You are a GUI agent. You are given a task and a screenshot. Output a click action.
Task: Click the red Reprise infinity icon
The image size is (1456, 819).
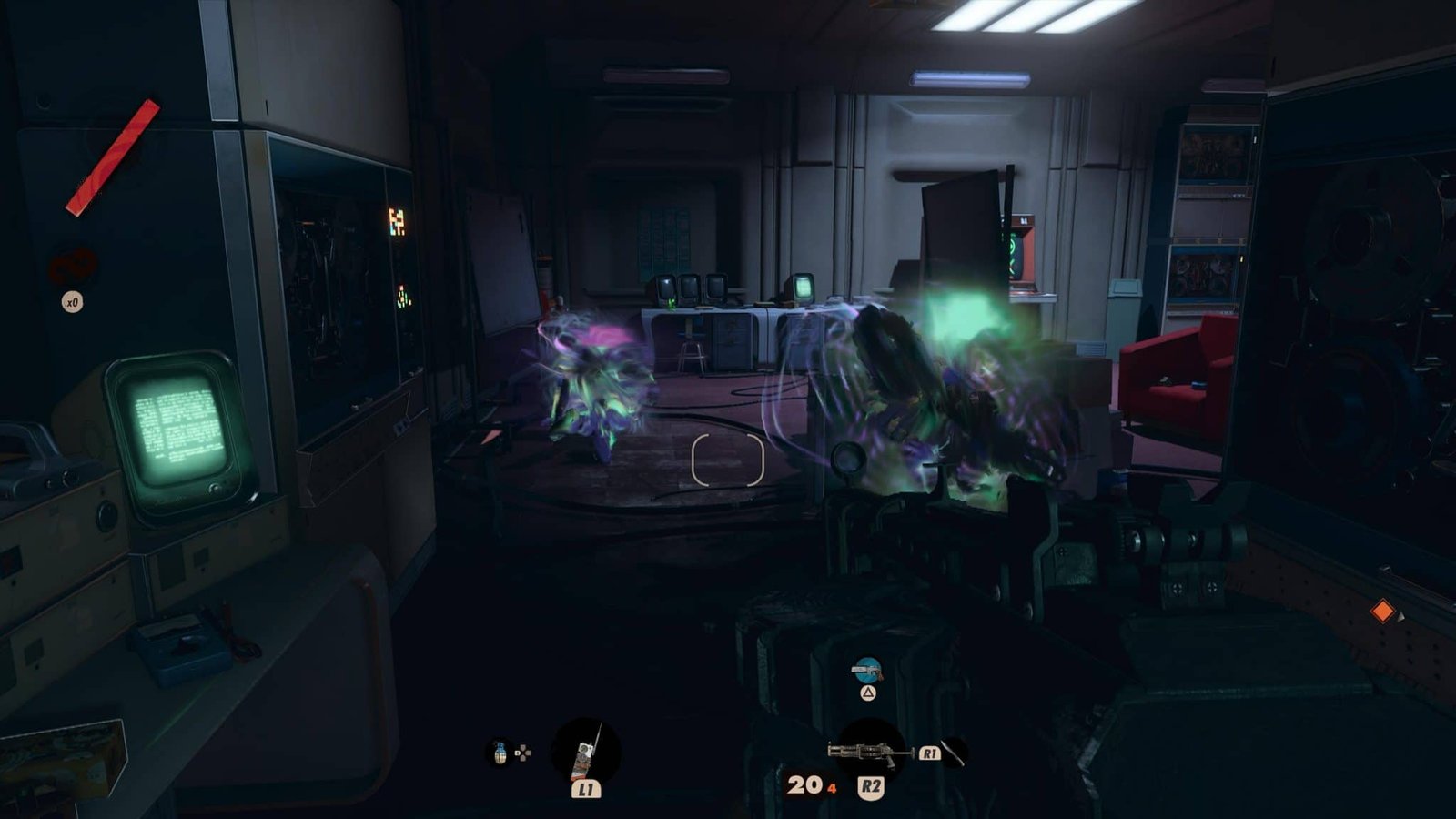(73, 267)
